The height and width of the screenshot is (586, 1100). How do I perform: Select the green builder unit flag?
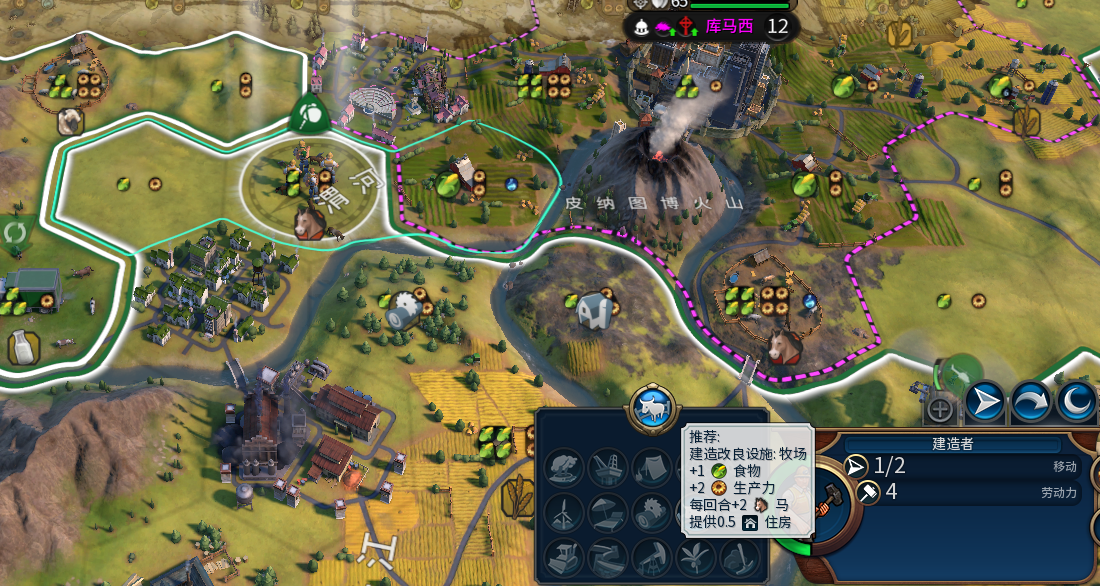pos(310,116)
